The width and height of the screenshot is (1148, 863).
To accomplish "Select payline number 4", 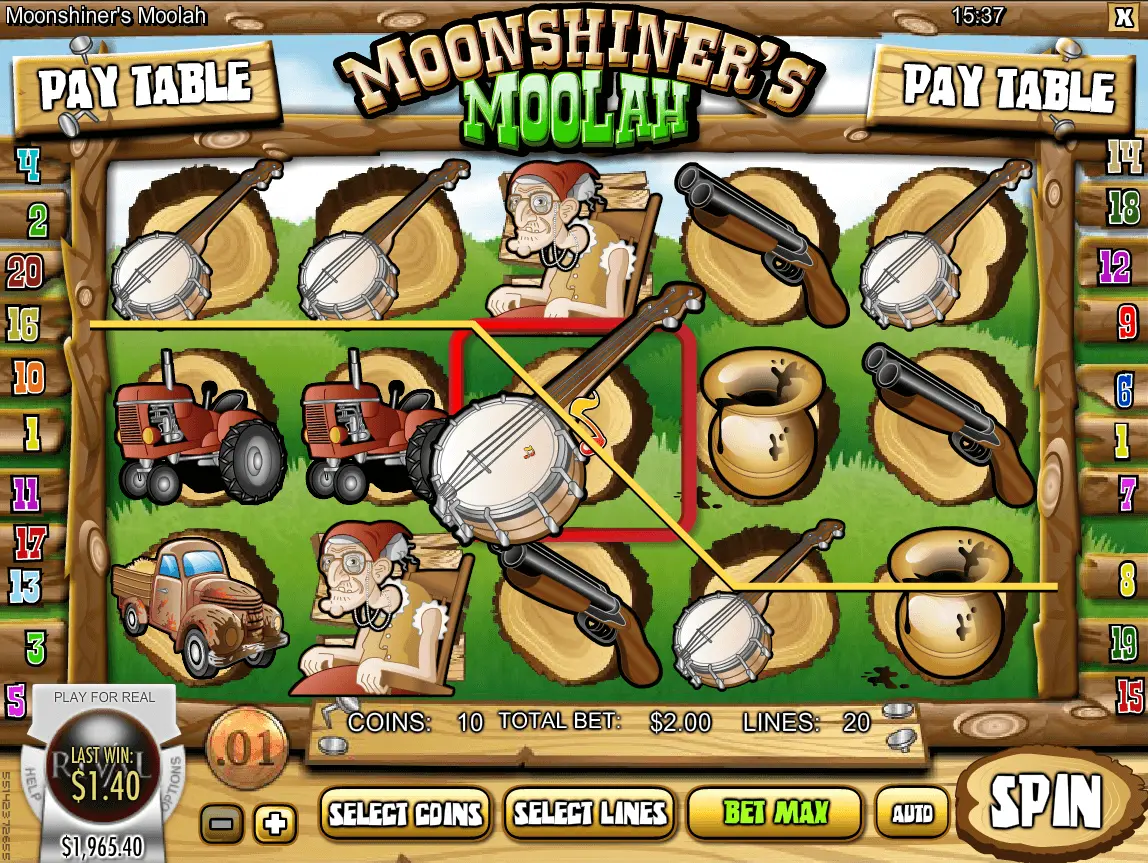I will coord(28,165).
